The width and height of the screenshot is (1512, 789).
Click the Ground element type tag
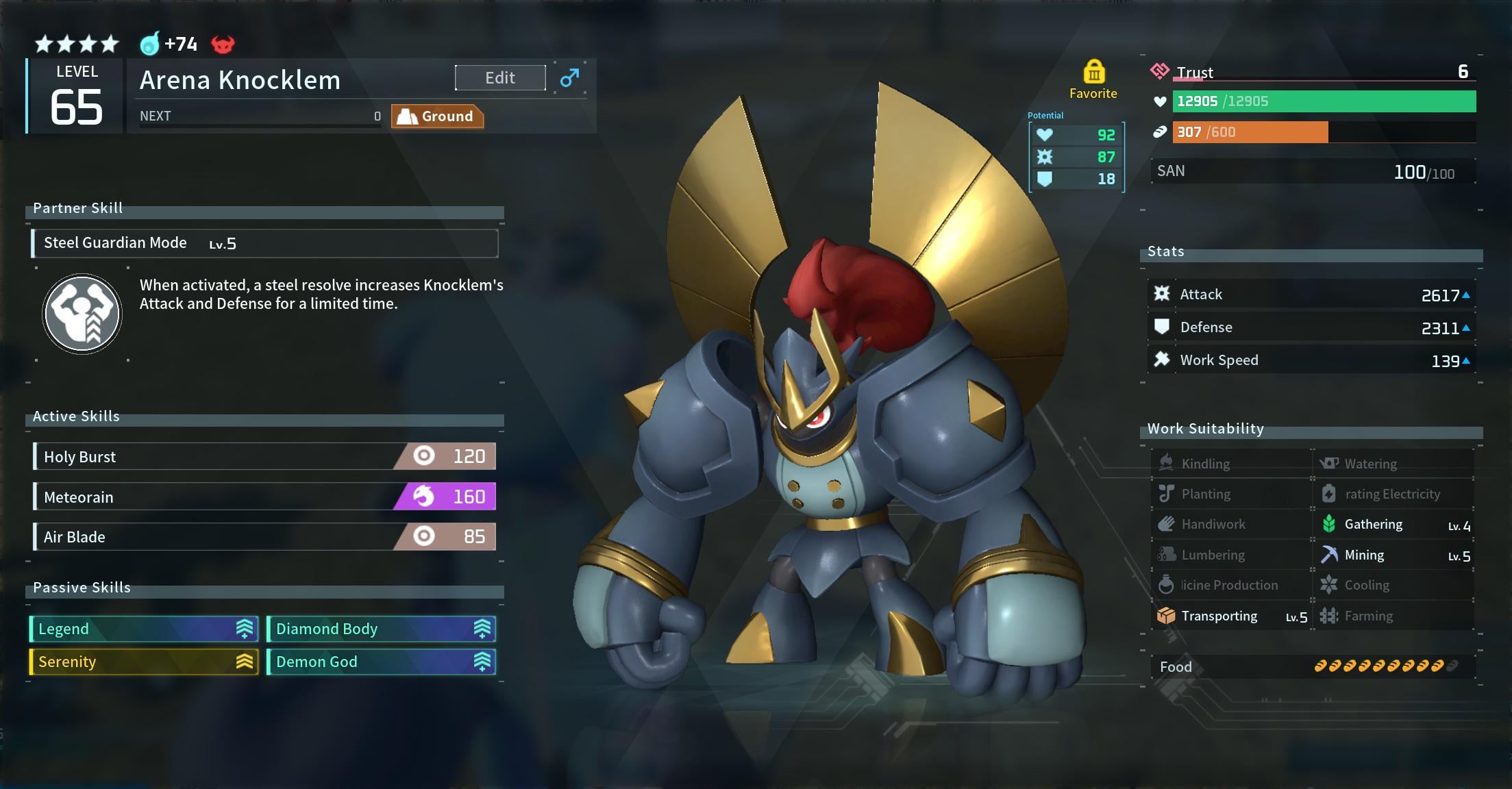tap(437, 116)
